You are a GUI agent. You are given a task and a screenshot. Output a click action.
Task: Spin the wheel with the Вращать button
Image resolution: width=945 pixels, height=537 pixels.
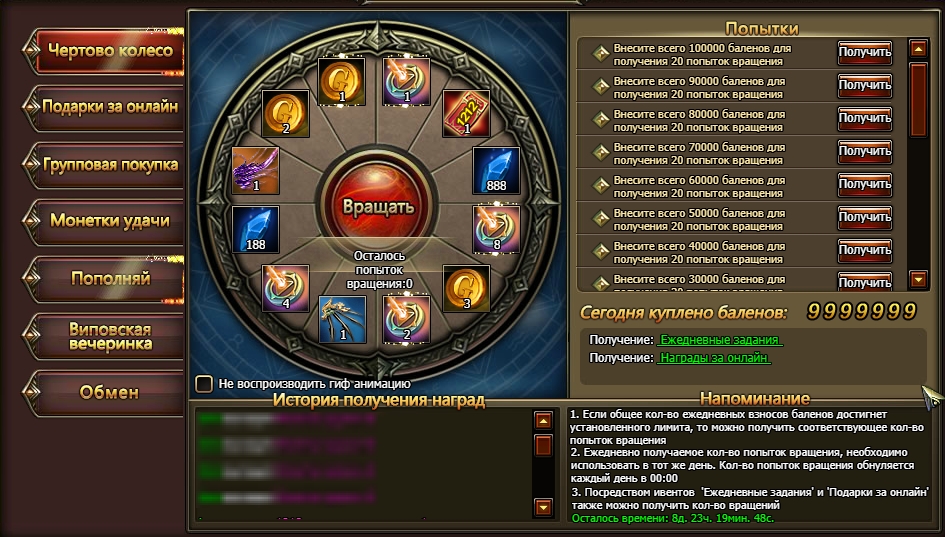click(377, 208)
